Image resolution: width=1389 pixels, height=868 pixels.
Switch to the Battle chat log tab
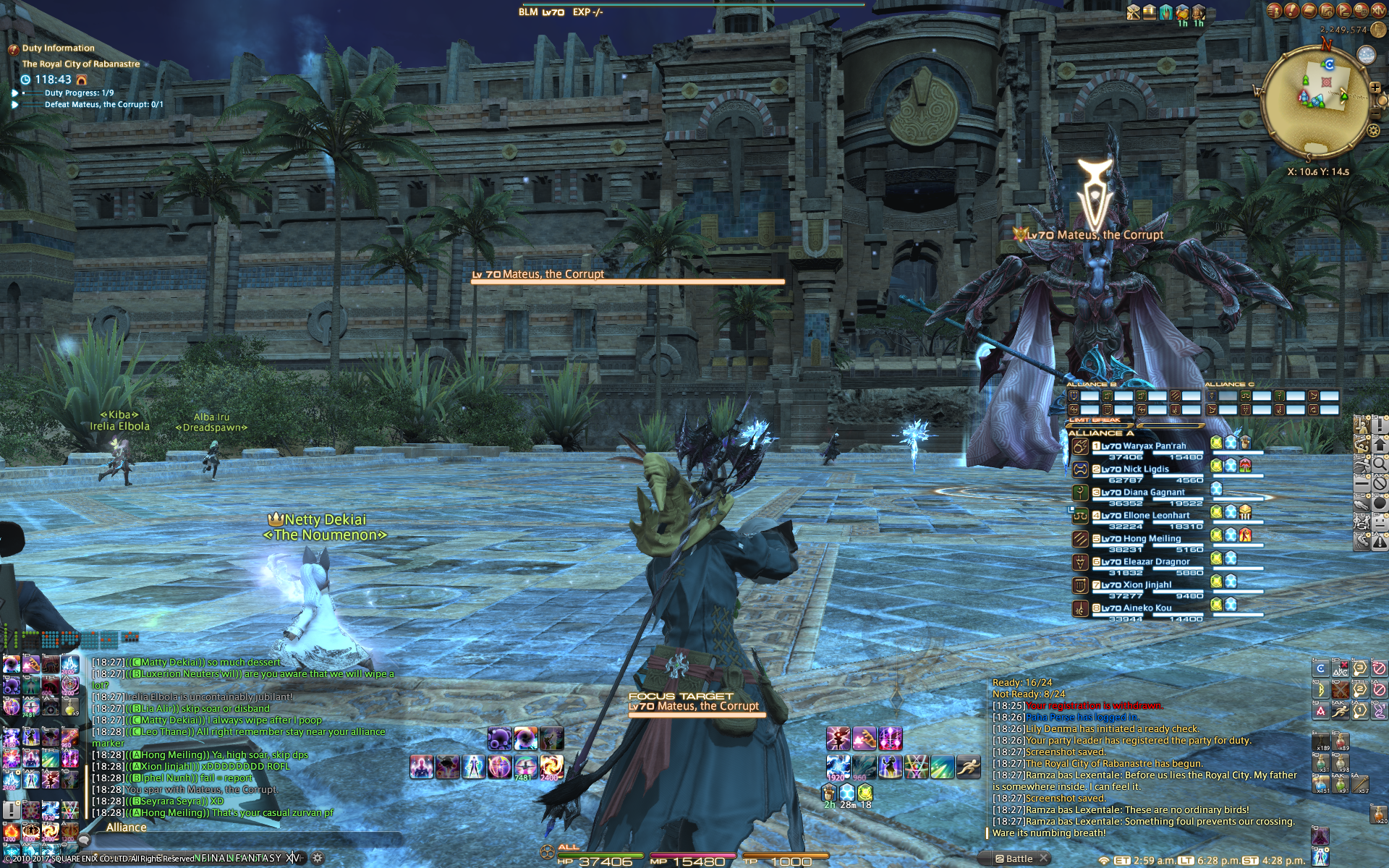pos(1018,859)
